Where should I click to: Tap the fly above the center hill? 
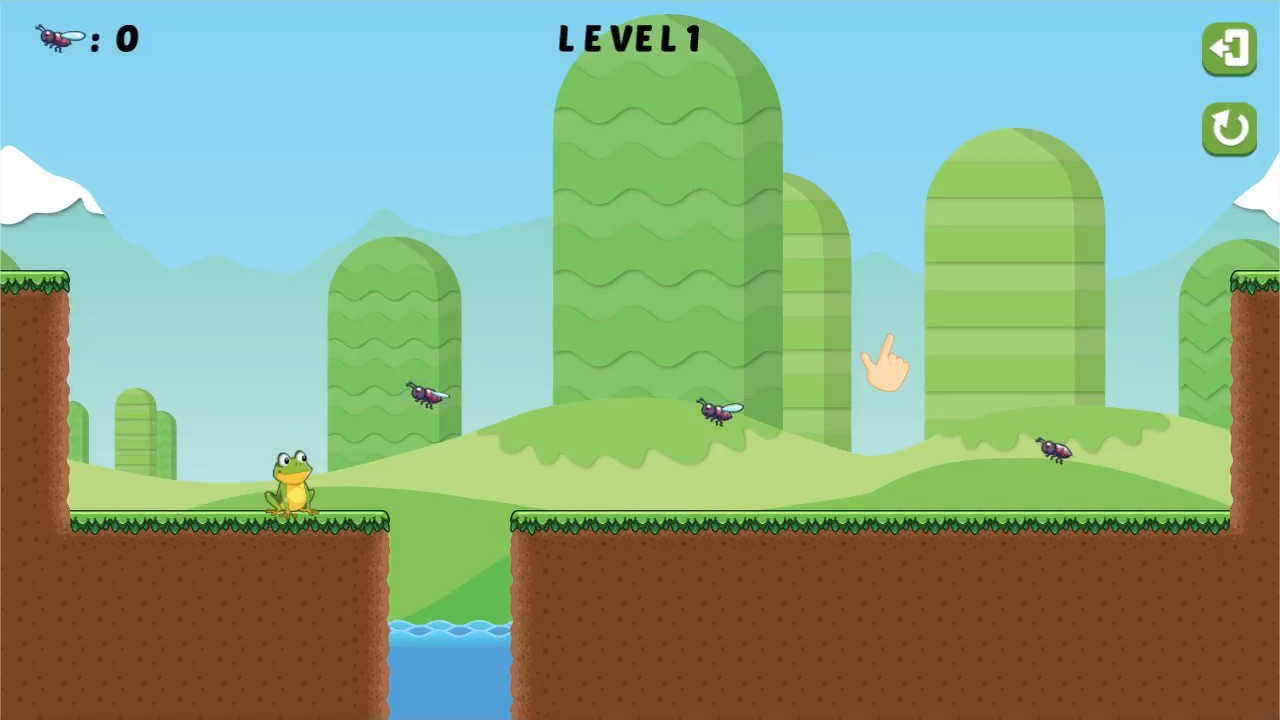coord(718,413)
